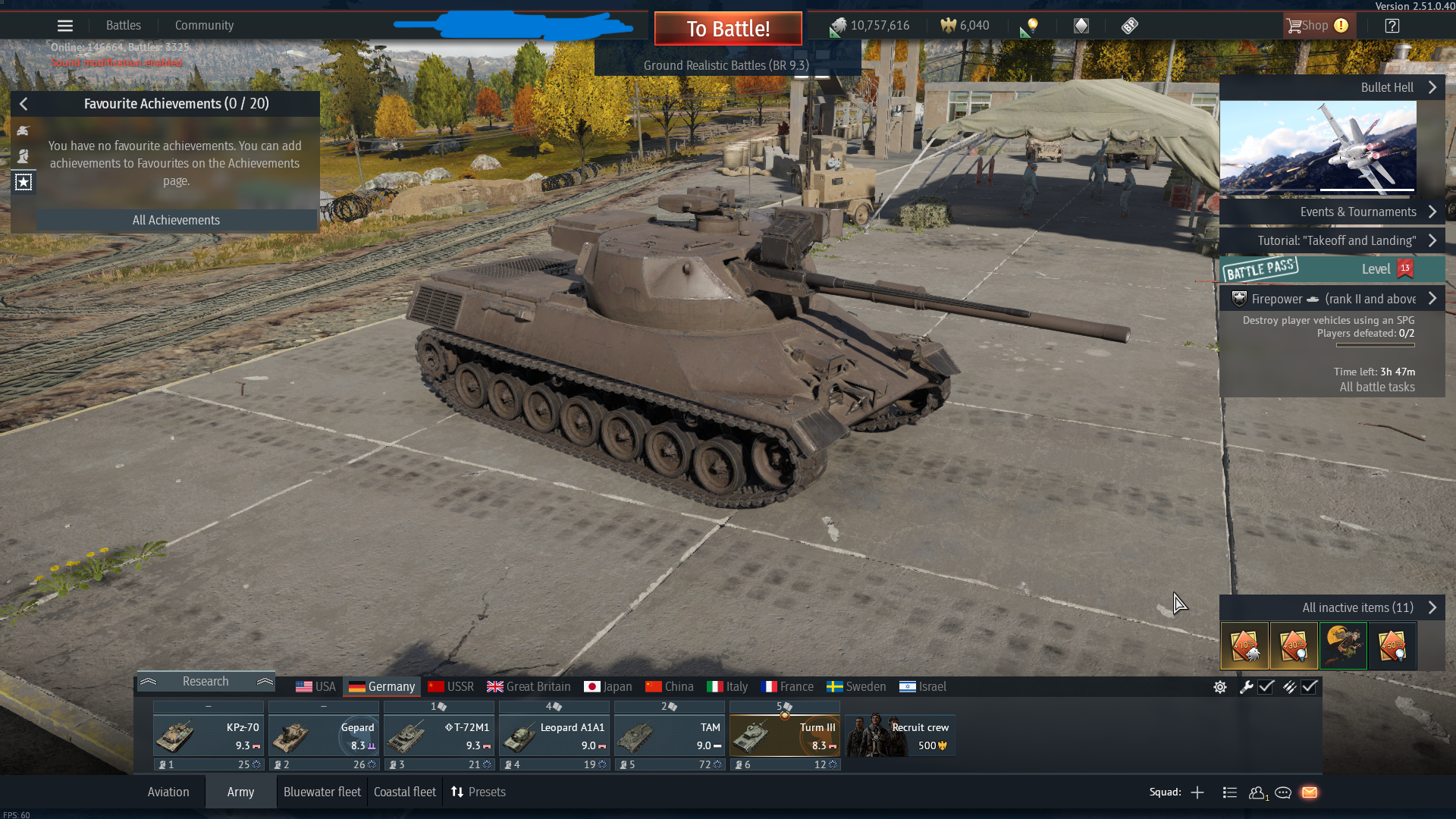The width and height of the screenshot is (1456, 819).
Task: Choose the Leopard A1A1 crew slot
Action: click(x=554, y=736)
